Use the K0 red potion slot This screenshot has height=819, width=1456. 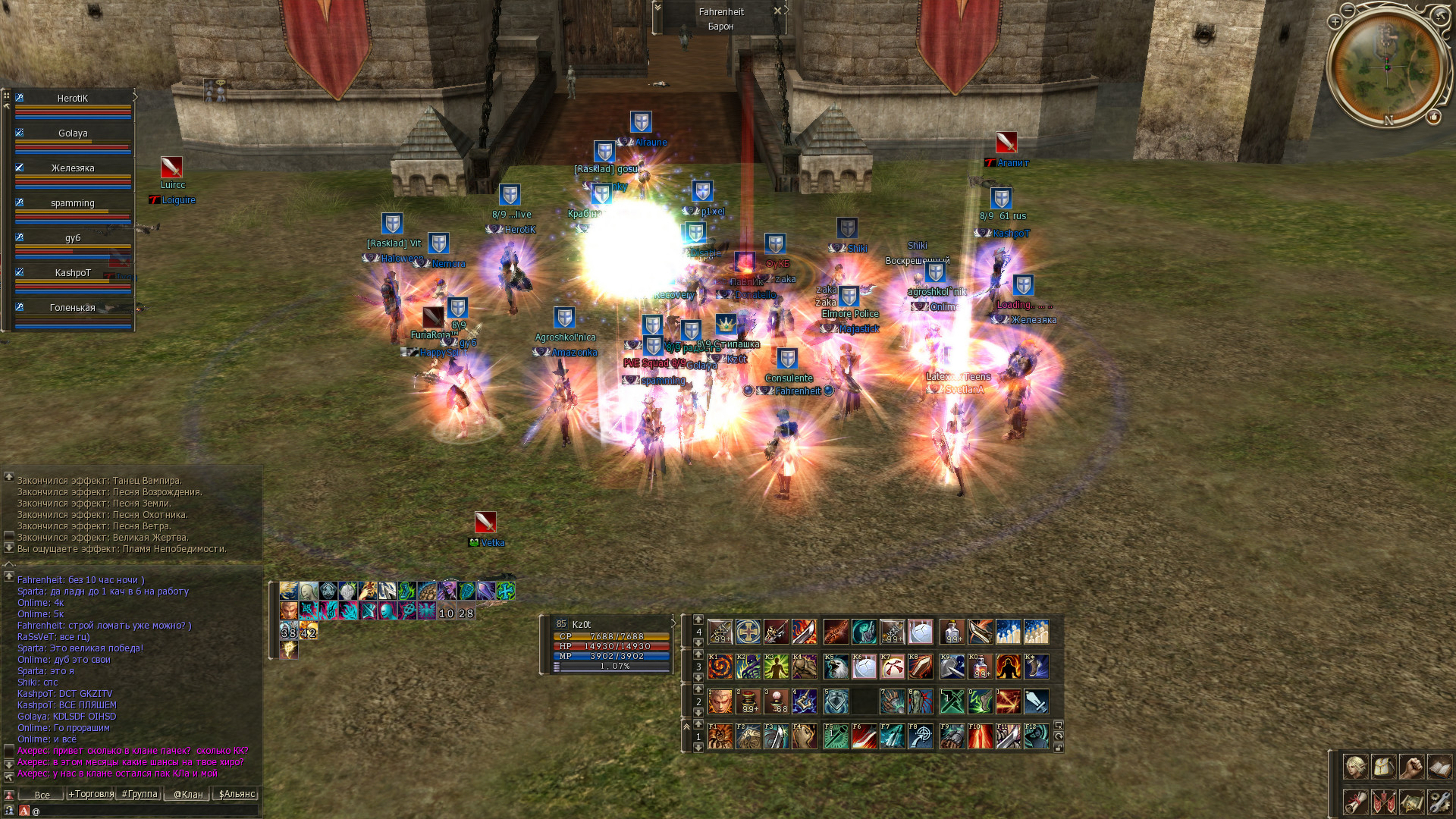click(x=980, y=667)
